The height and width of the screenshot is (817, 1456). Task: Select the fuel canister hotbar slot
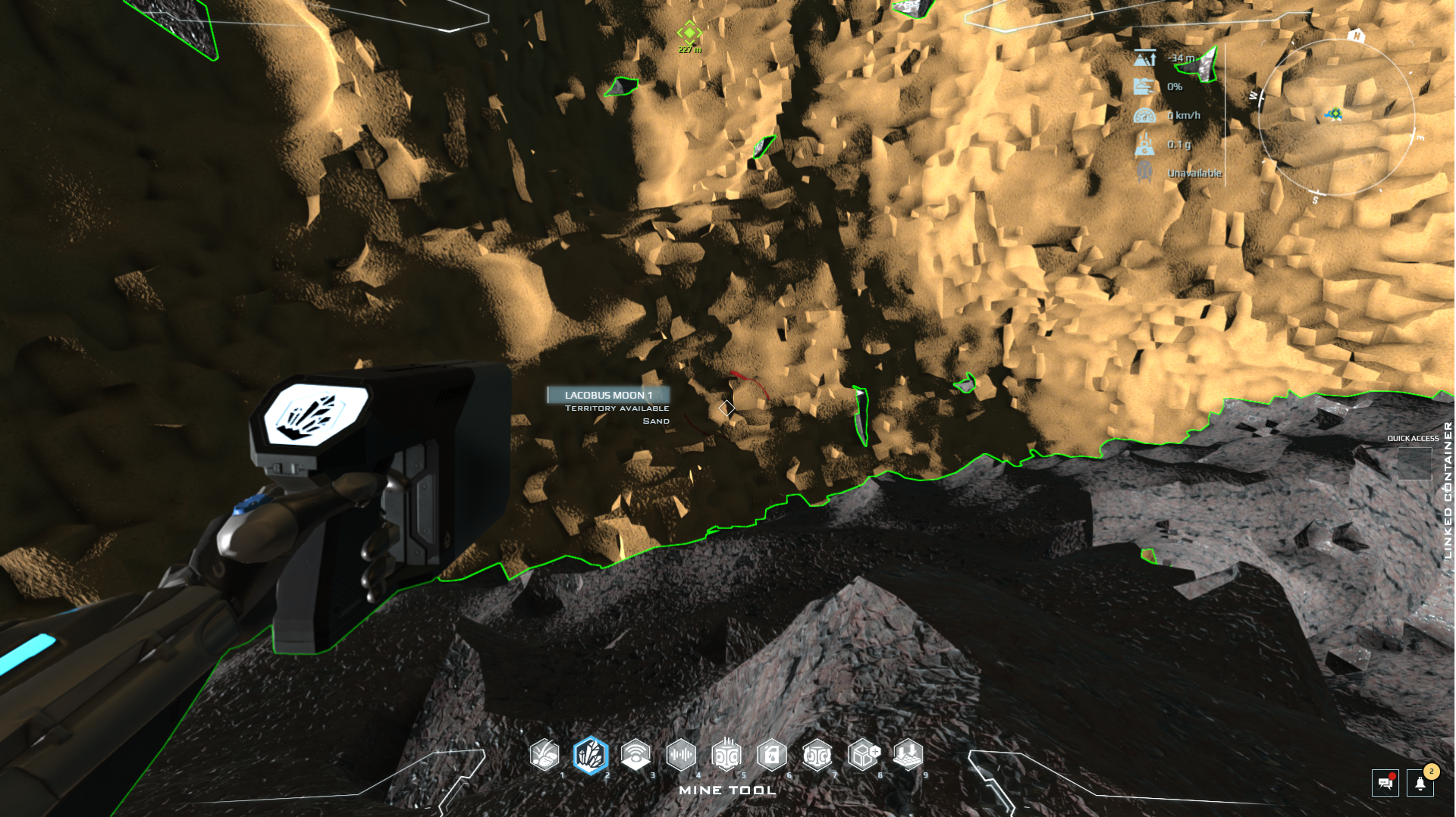[x=772, y=755]
